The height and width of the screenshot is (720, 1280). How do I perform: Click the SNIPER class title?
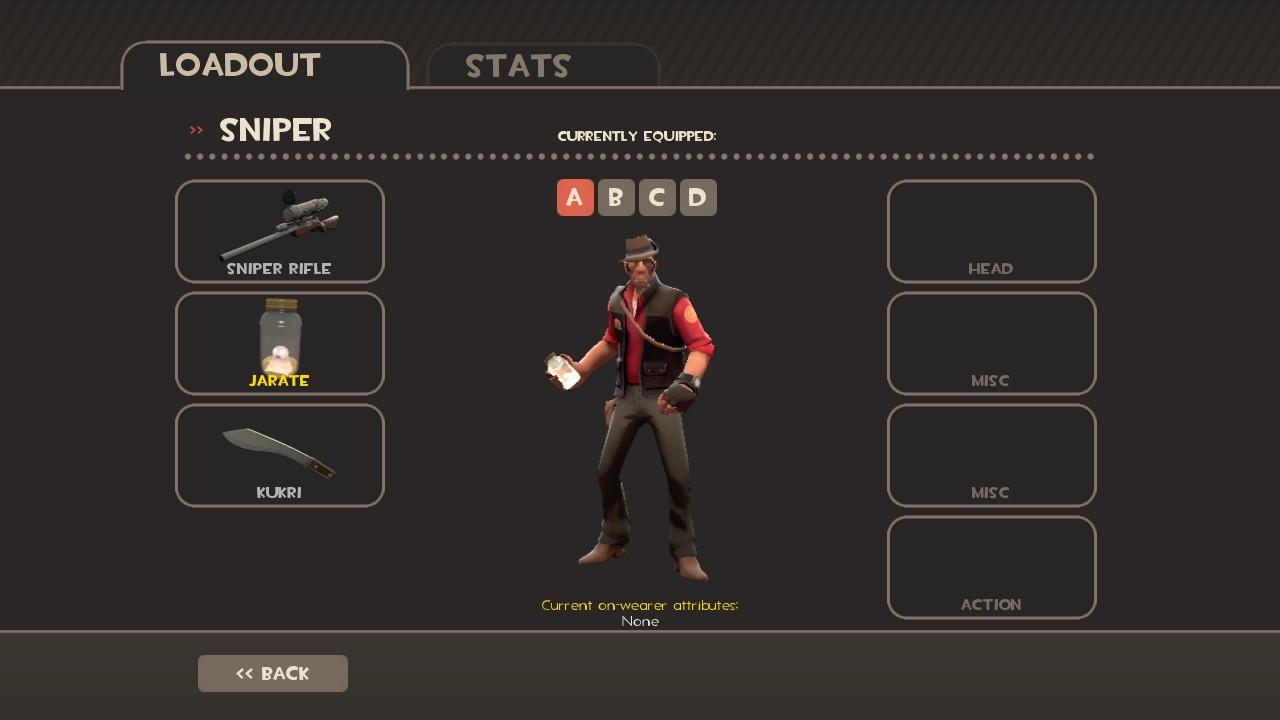click(274, 130)
